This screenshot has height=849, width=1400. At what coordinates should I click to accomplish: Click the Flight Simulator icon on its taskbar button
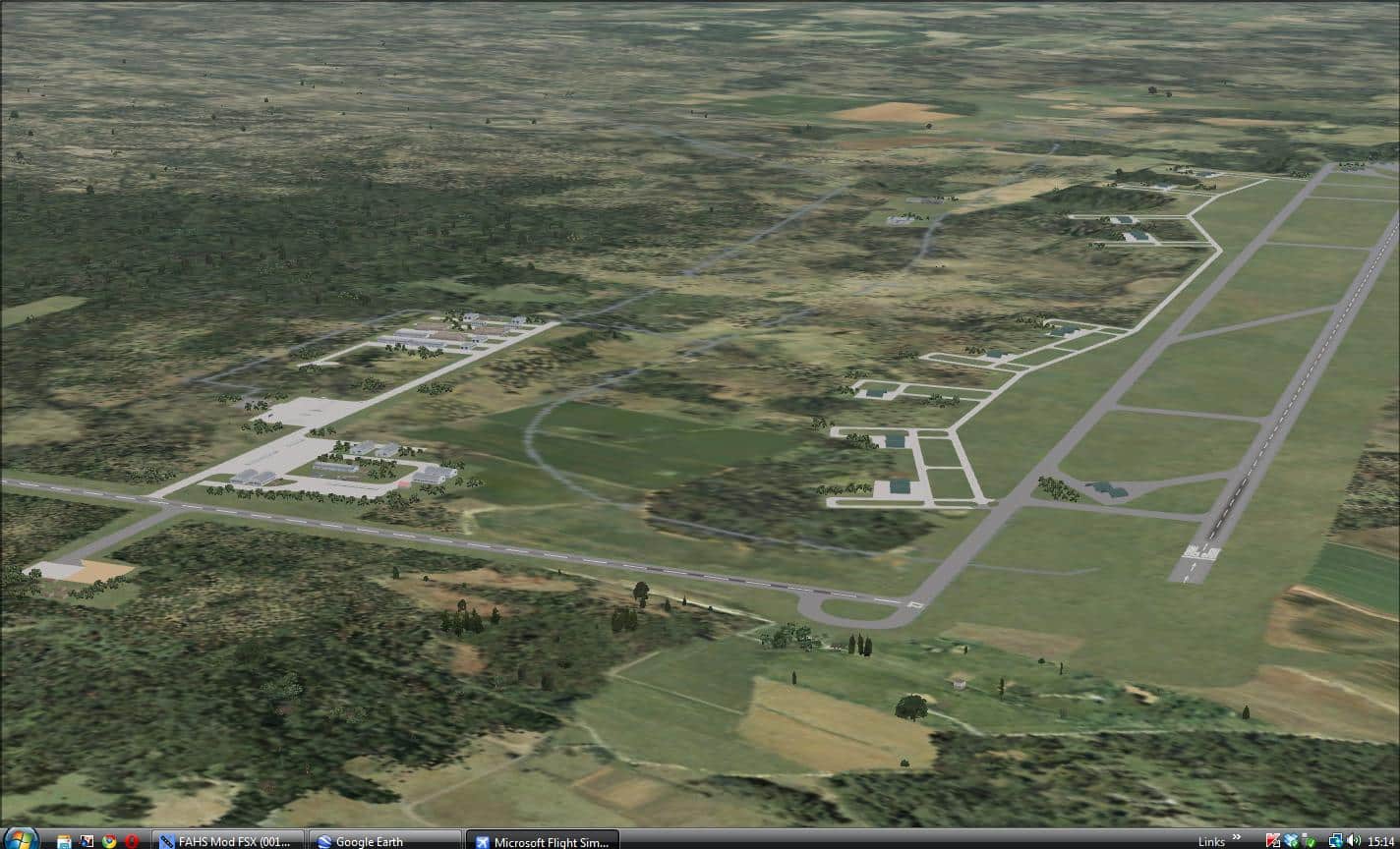pyautogui.click(x=482, y=841)
